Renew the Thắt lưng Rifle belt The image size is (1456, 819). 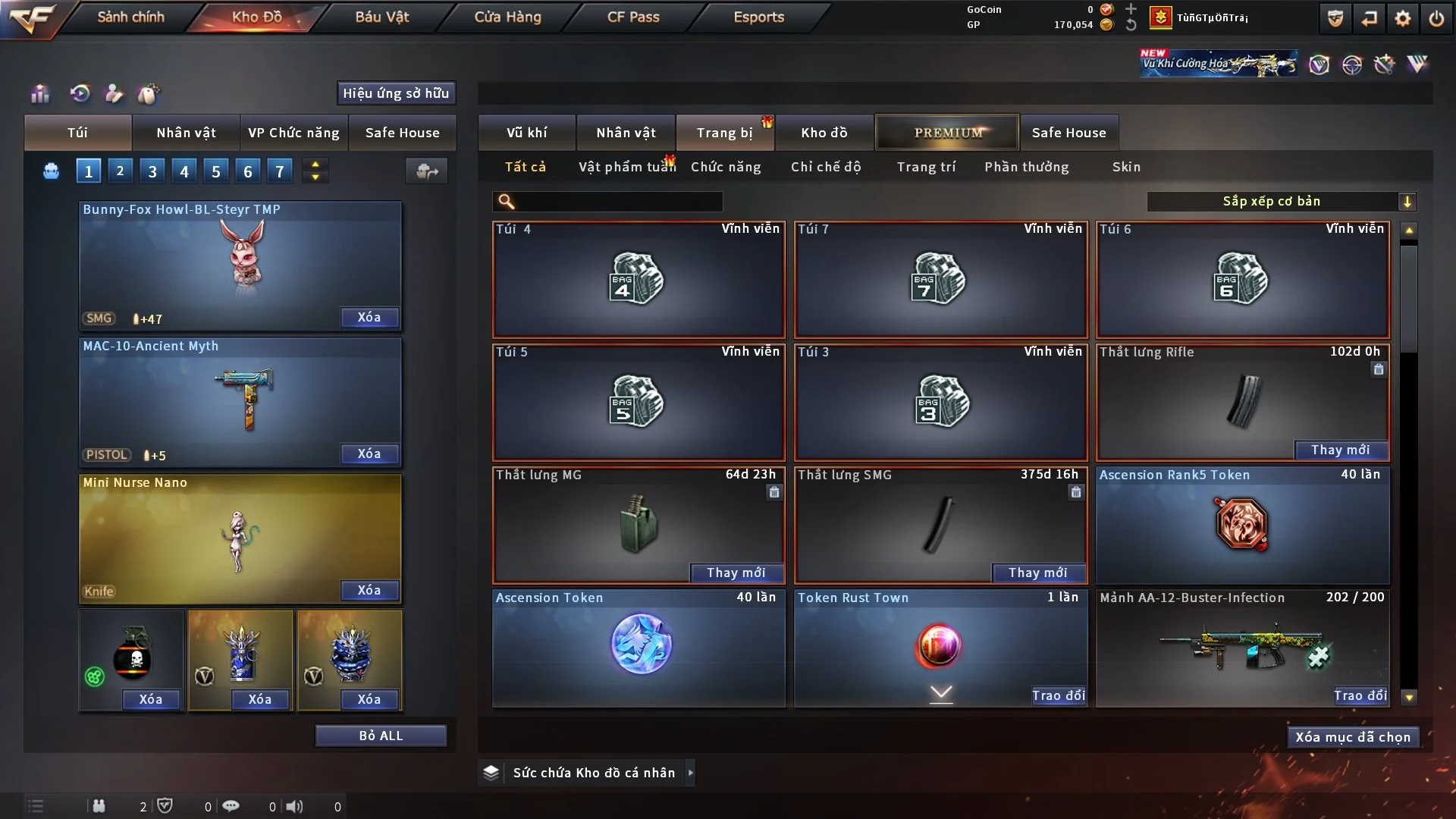1340,450
